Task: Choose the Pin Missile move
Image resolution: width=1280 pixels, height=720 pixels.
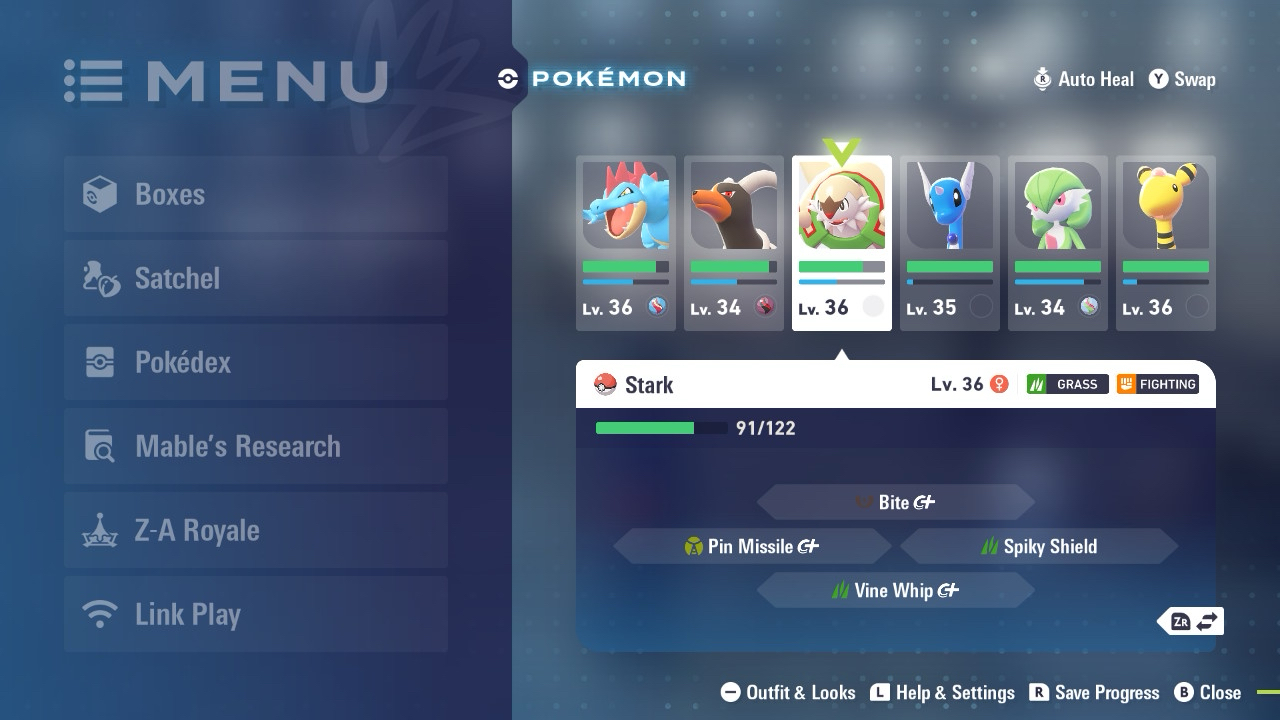Action: tap(752, 546)
